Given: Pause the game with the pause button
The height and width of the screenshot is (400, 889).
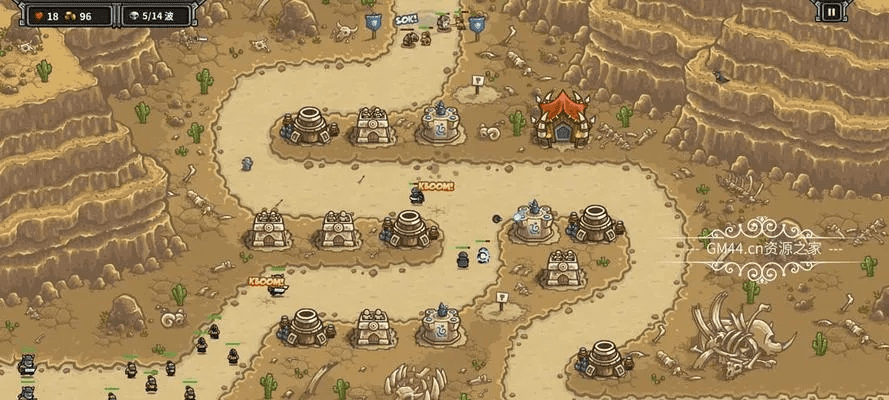Looking at the screenshot, I should point(831,13).
